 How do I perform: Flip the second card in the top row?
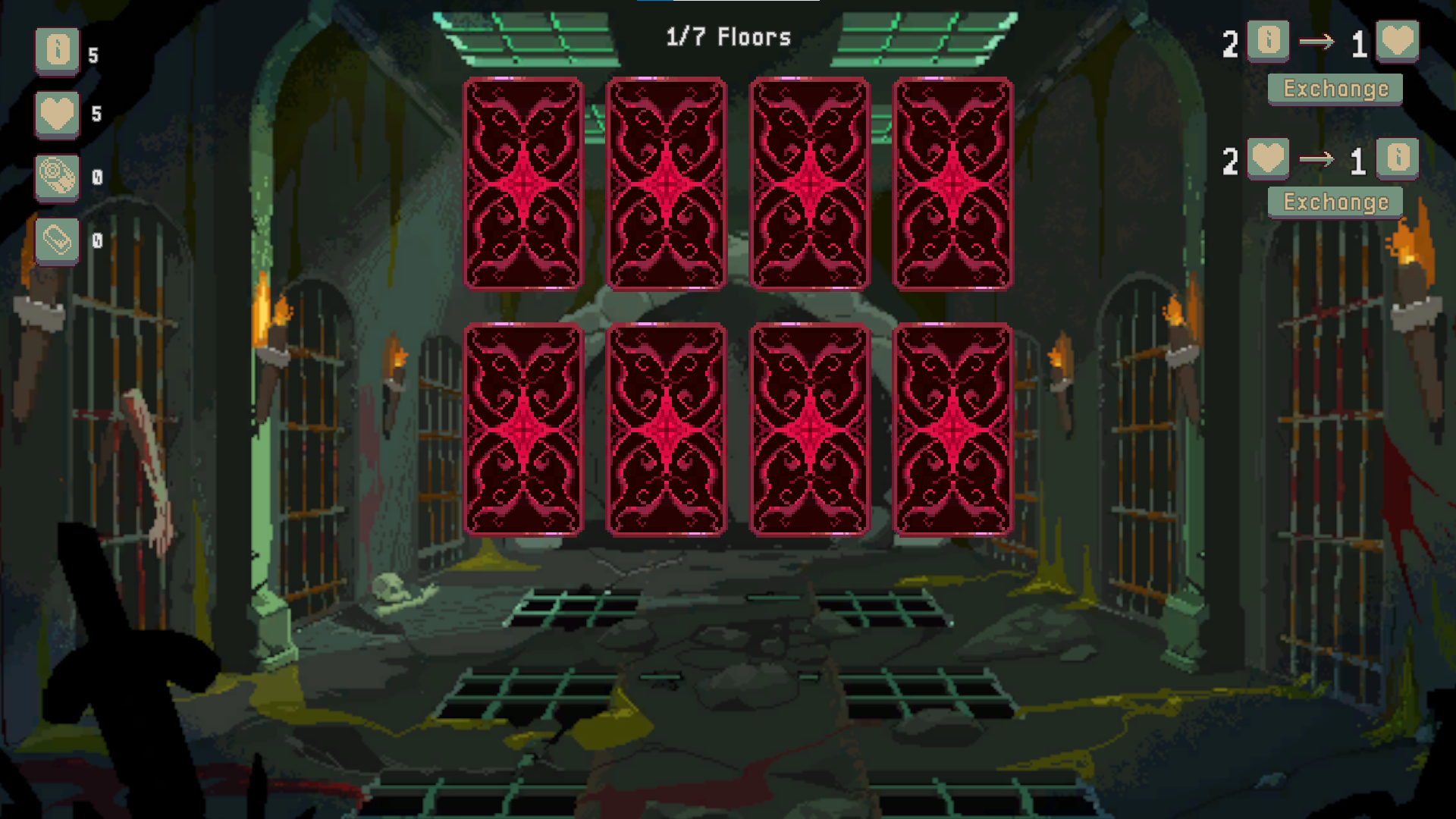(667, 184)
